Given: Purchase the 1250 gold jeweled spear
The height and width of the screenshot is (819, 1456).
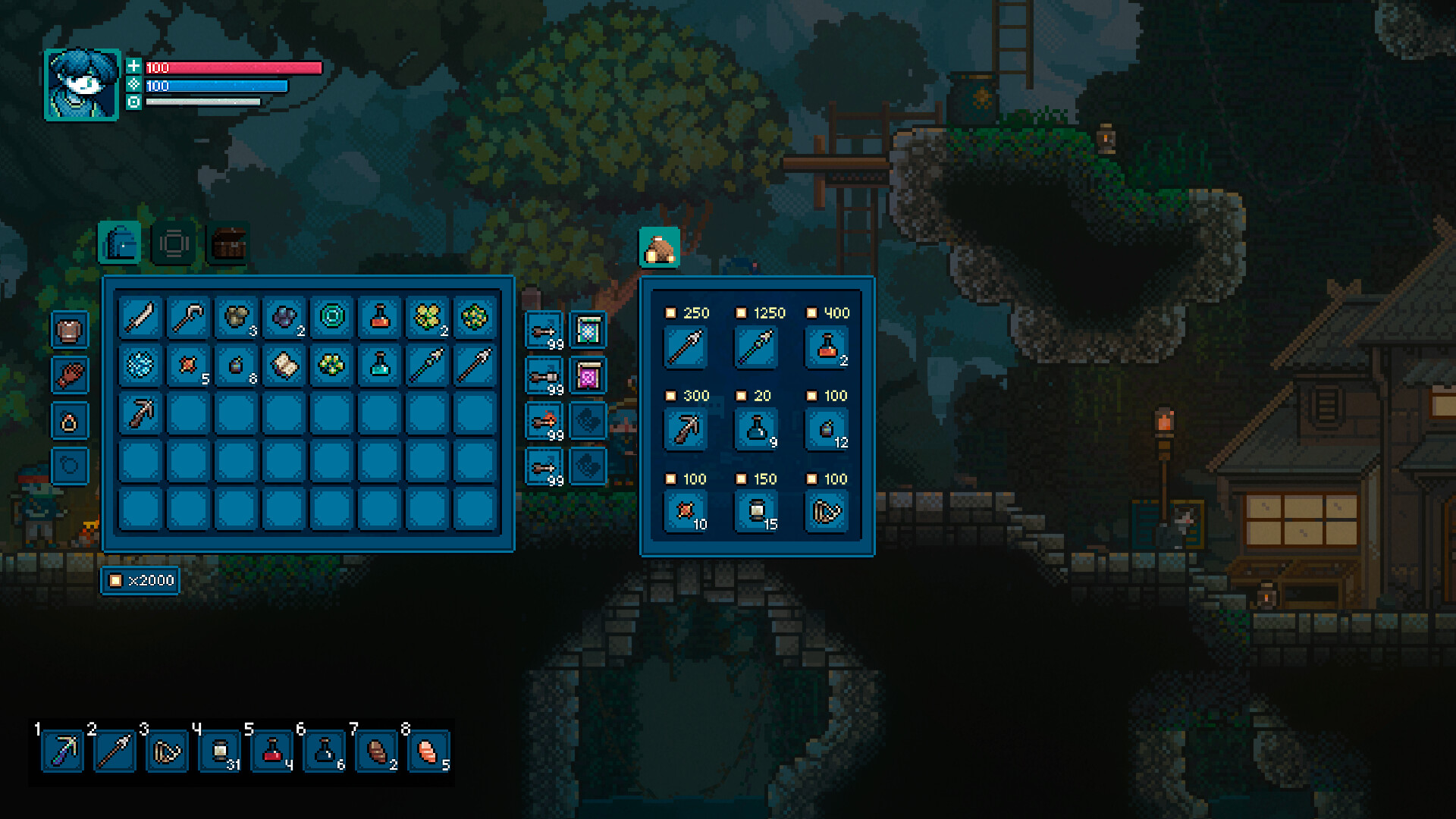Looking at the screenshot, I should click(756, 347).
